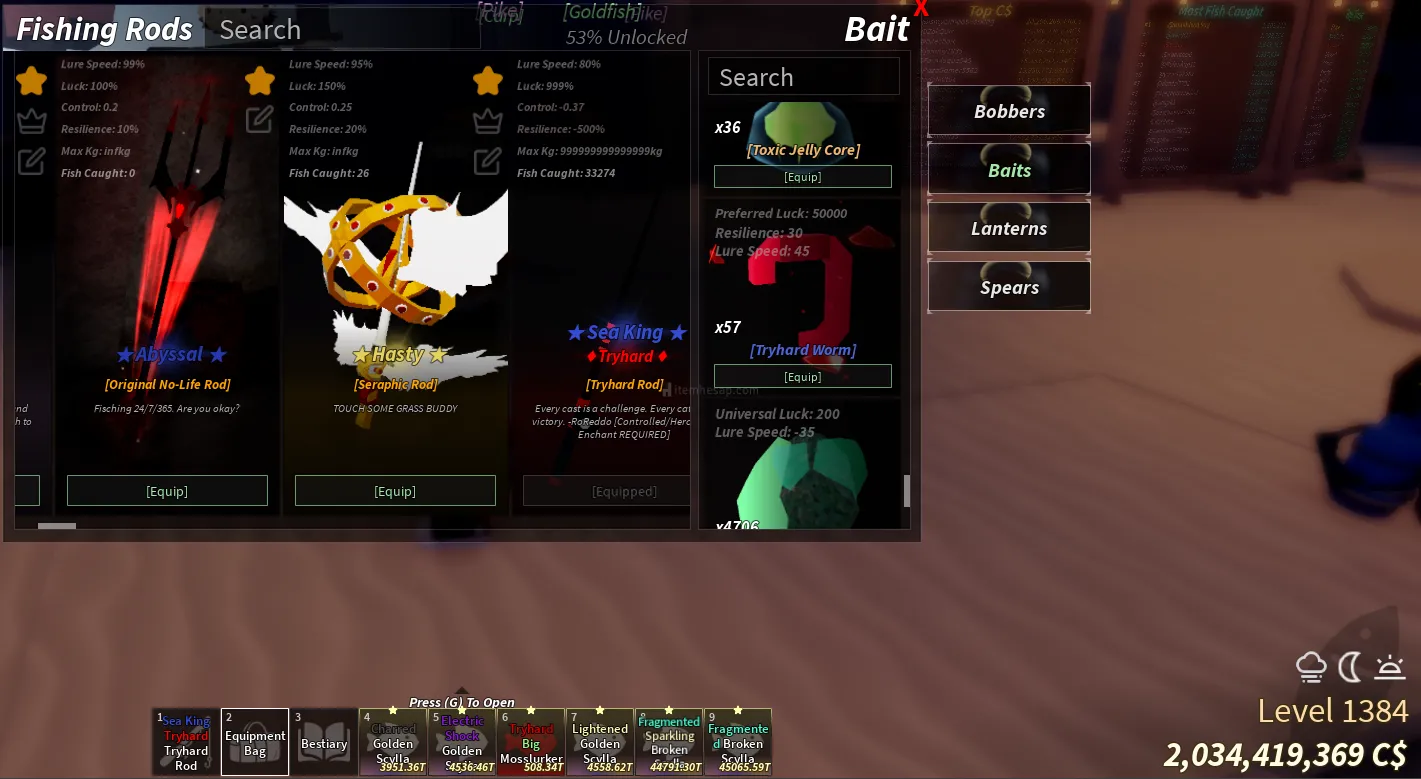Equip the Seraphic Rod
Viewport: 1421px width, 779px height.
pyautogui.click(x=395, y=491)
